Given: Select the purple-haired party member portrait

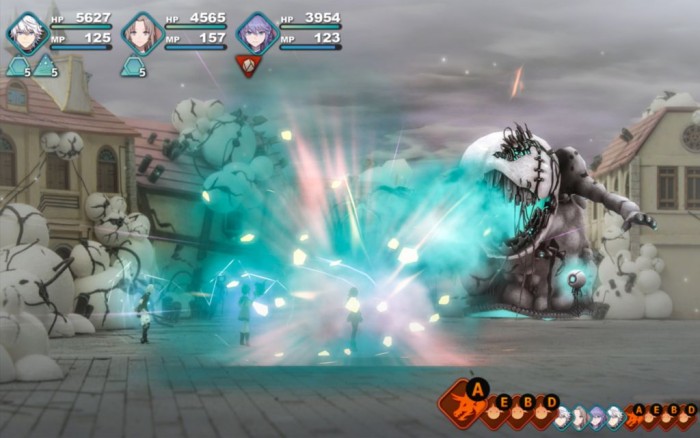Looking at the screenshot, I should (257, 33).
